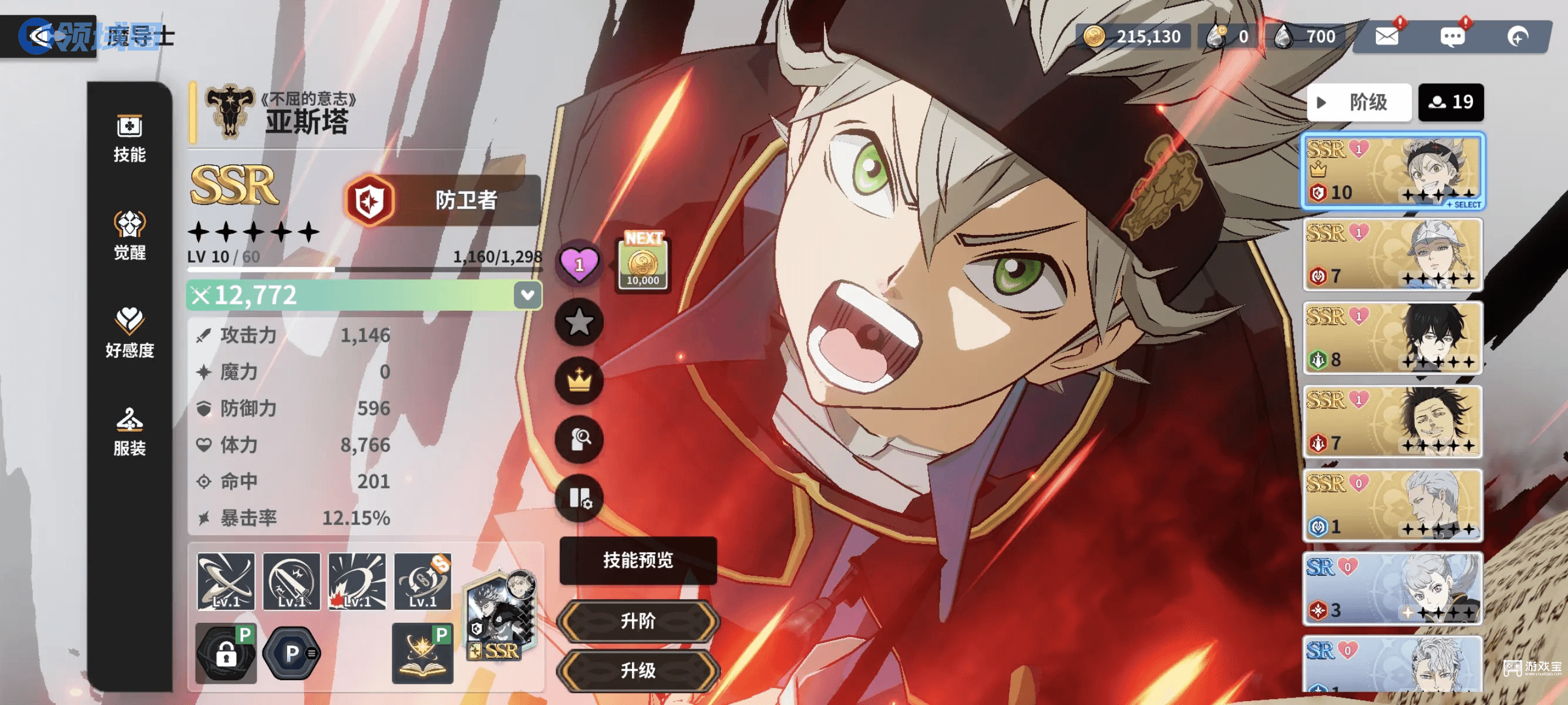The image size is (1568, 705).
Task: Switch to the 觉醒 awakening tab
Action: click(x=129, y=236)
